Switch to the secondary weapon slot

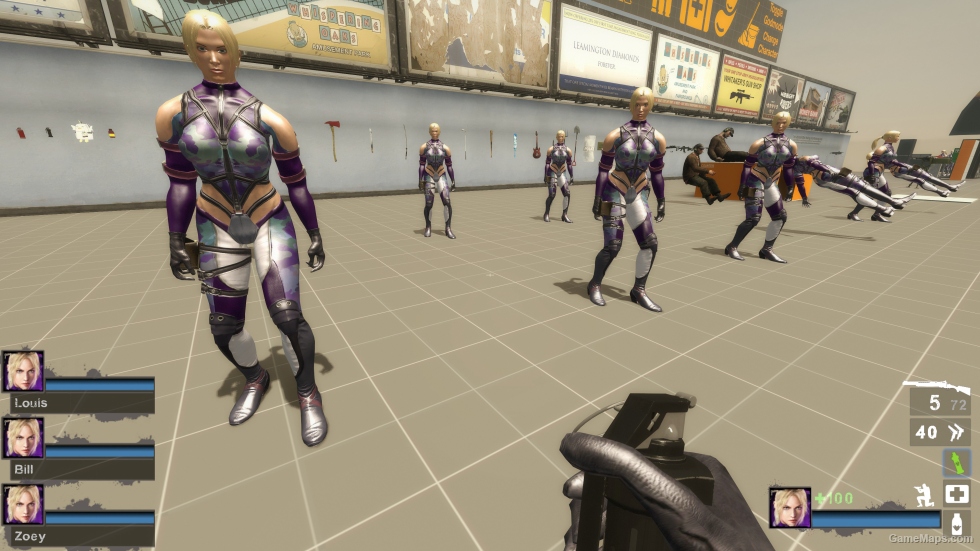click(x=940, y=432)
